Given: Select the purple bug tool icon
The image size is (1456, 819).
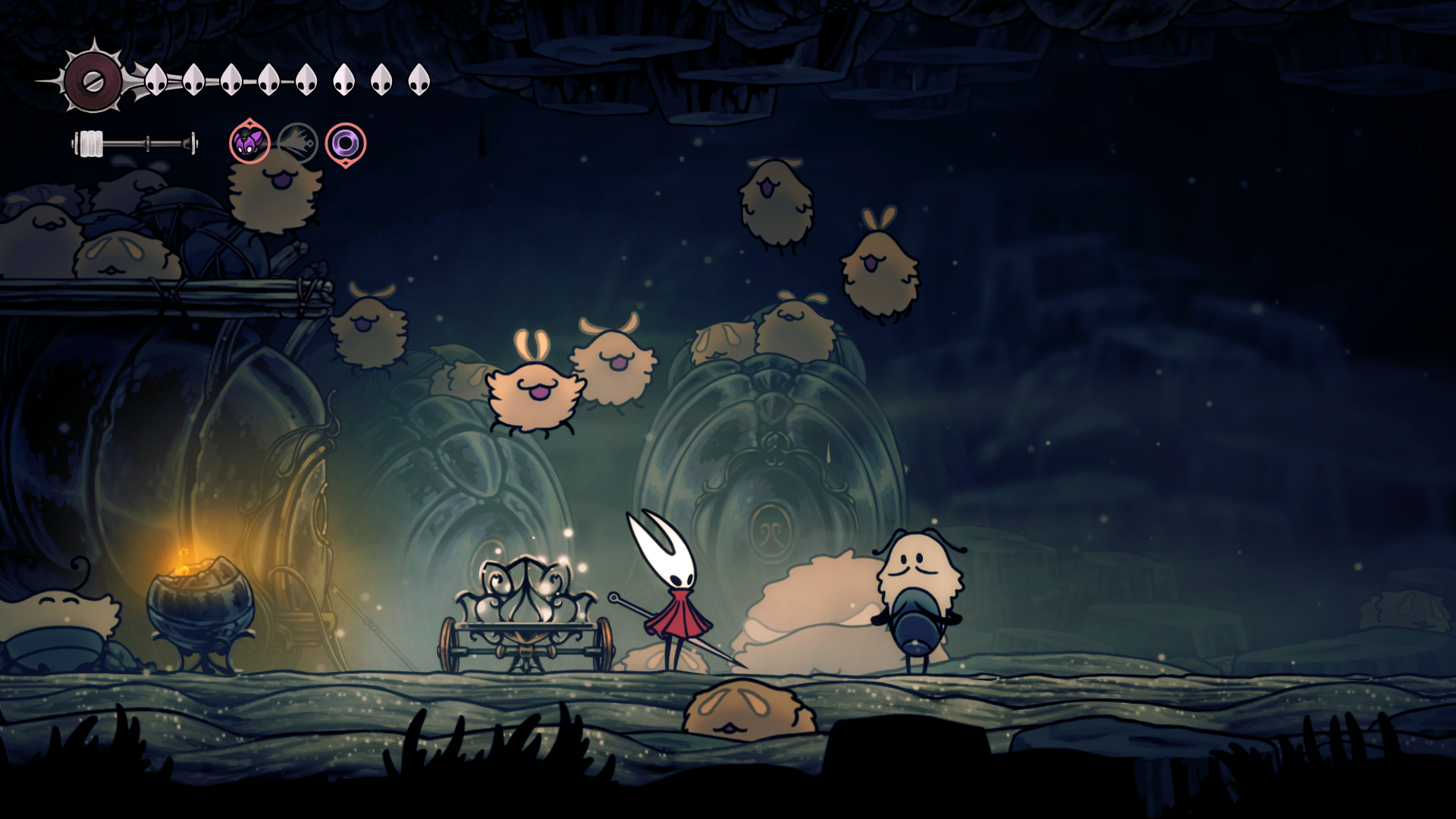Looking at the screenshot, I should click(249, 143).
